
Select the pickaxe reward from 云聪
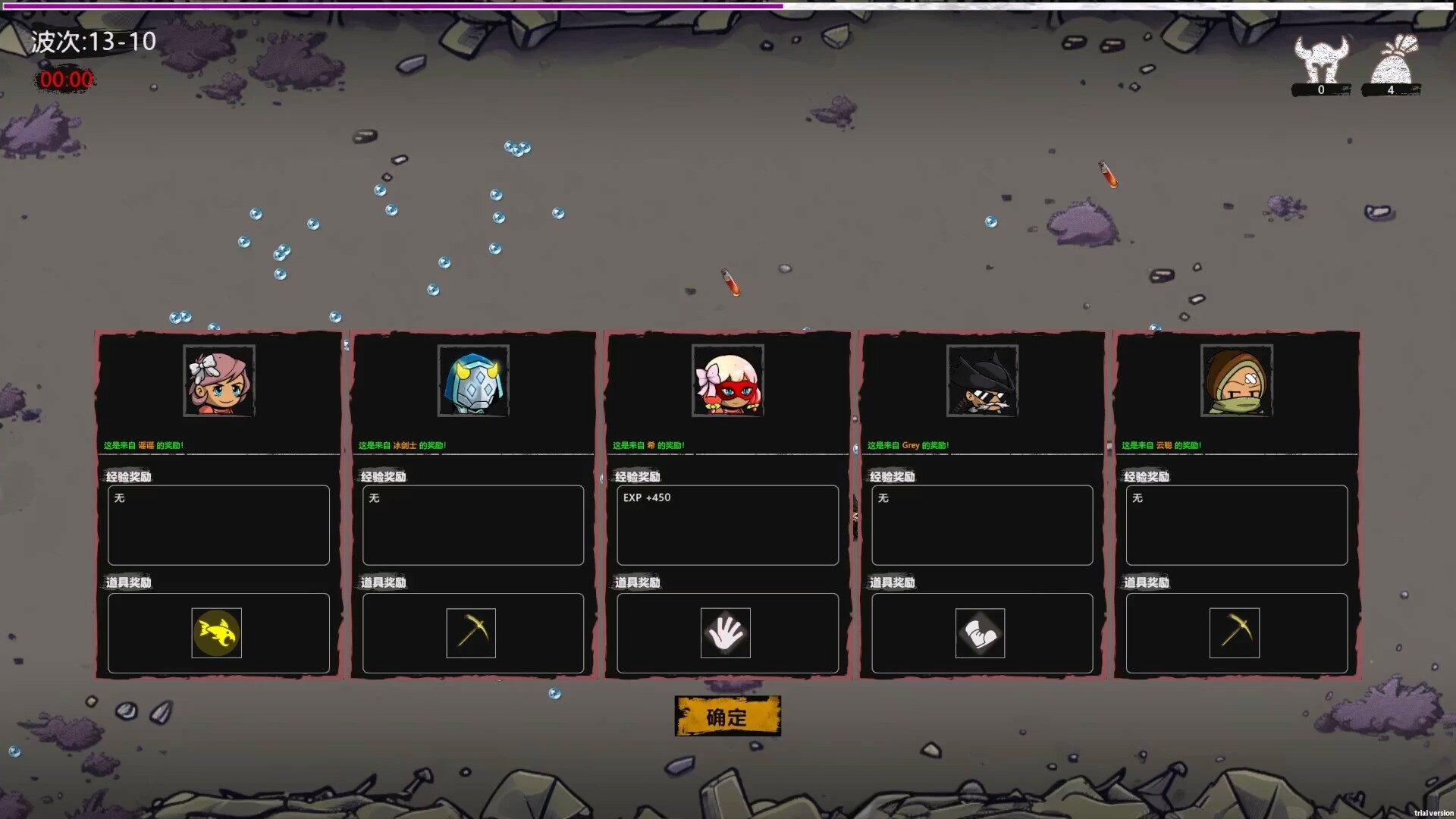1235,633
